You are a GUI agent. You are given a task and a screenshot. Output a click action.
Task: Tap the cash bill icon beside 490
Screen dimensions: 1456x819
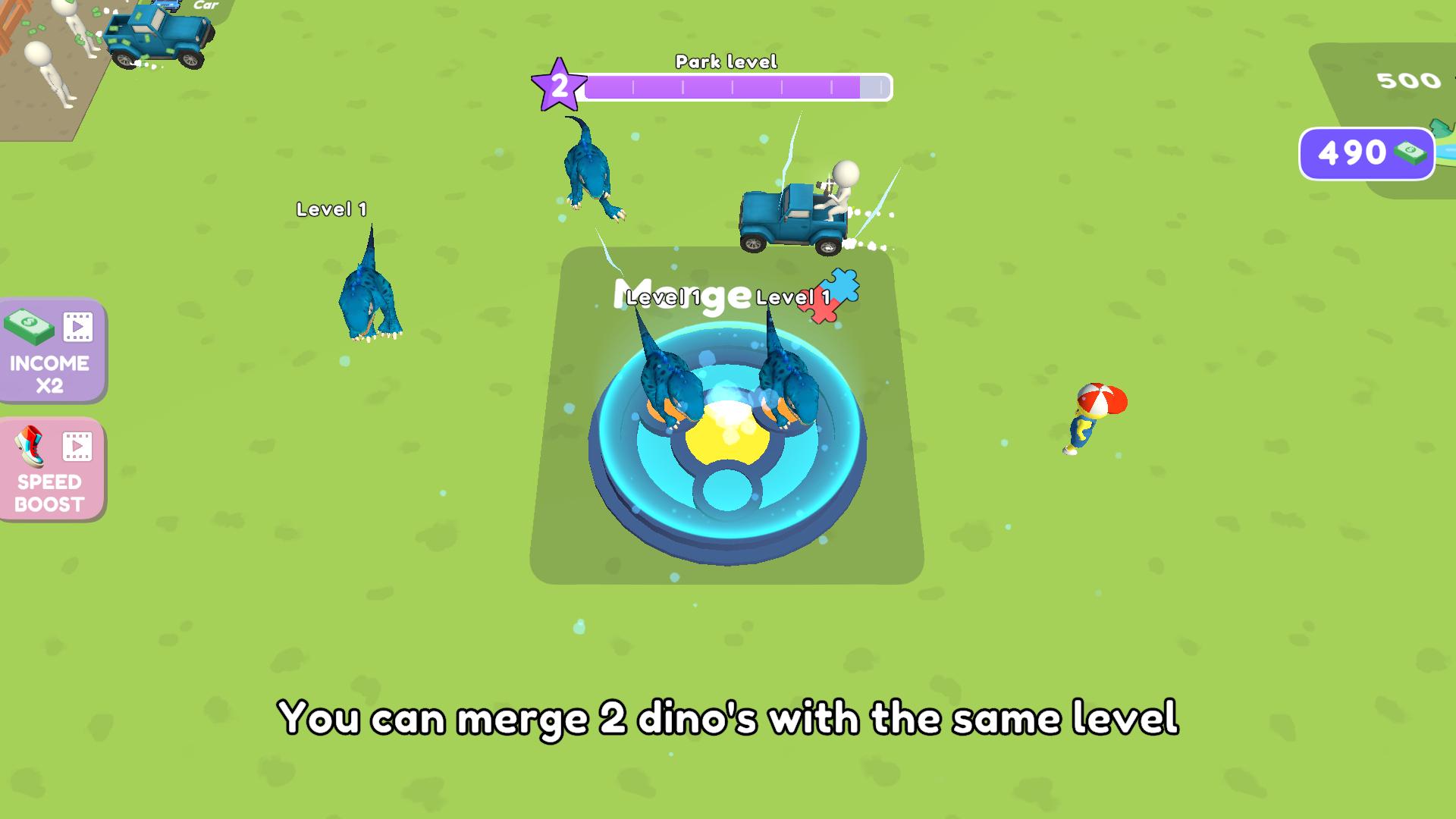pyautogui.click(x=1409, y=153)
